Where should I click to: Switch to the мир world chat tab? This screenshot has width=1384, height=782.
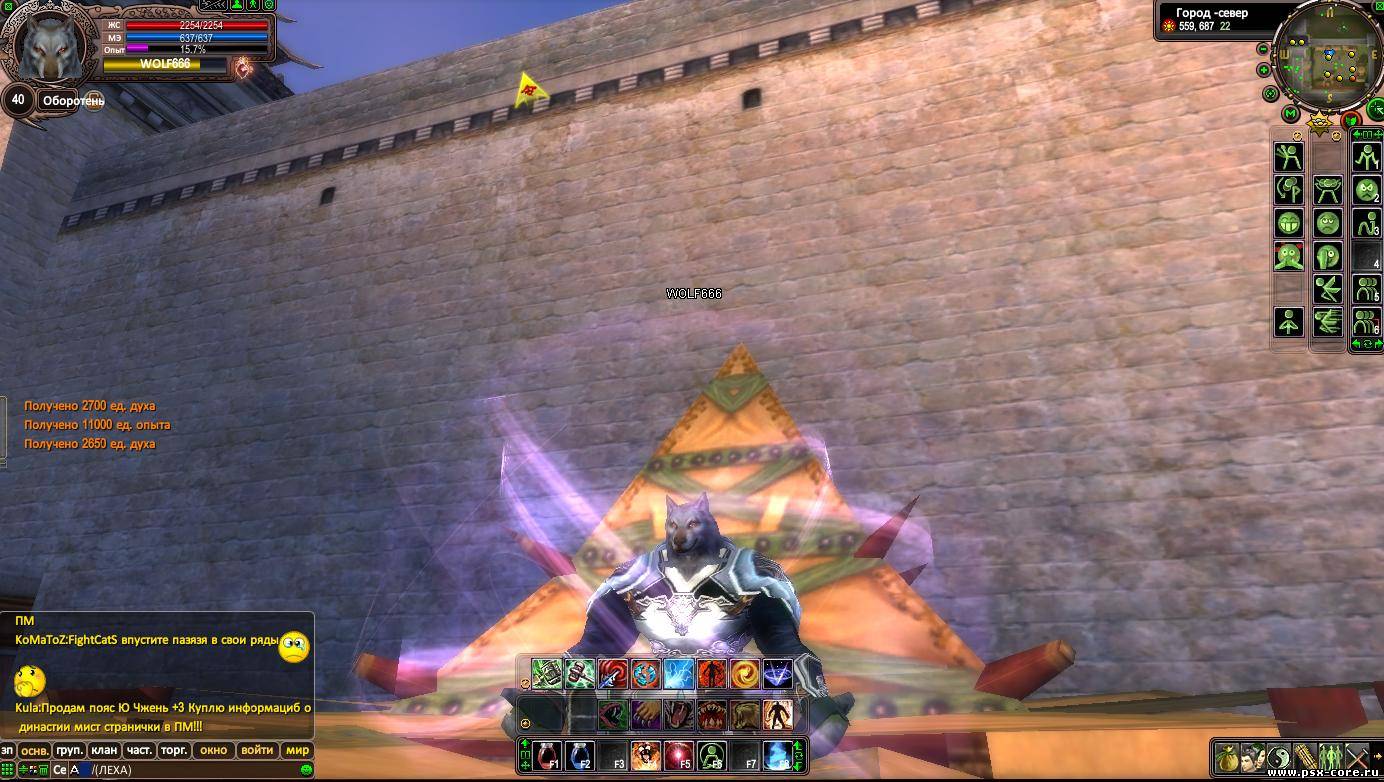[x=297, y=750]
